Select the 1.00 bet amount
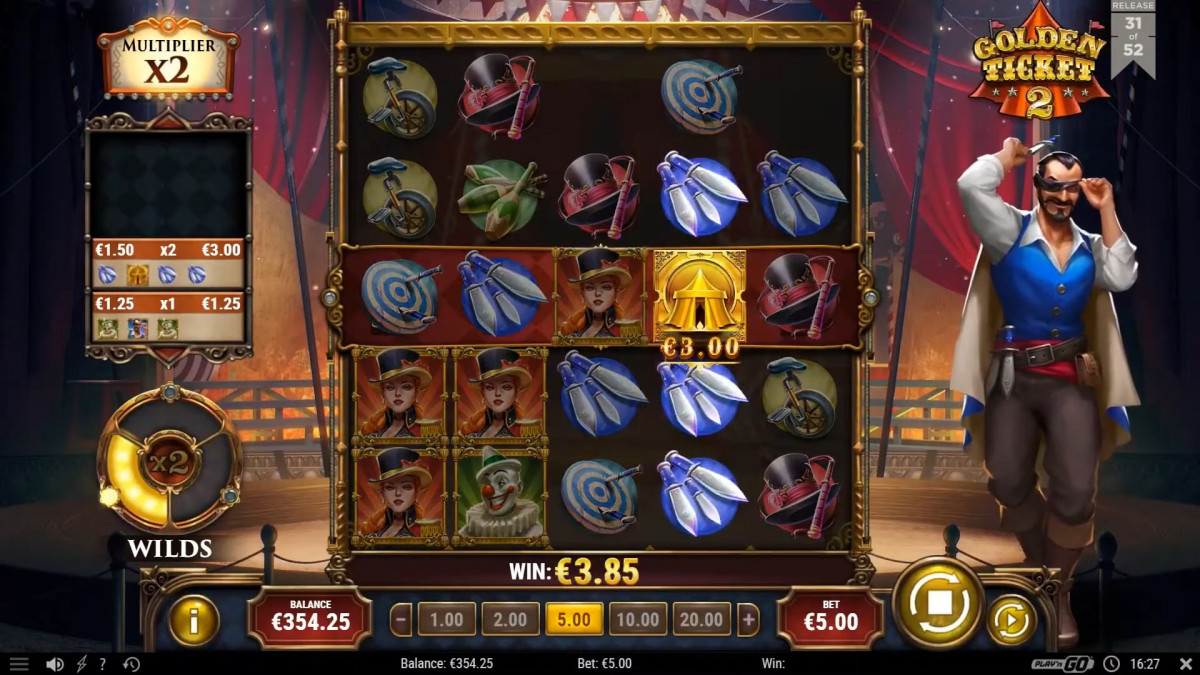 (446, 620)
